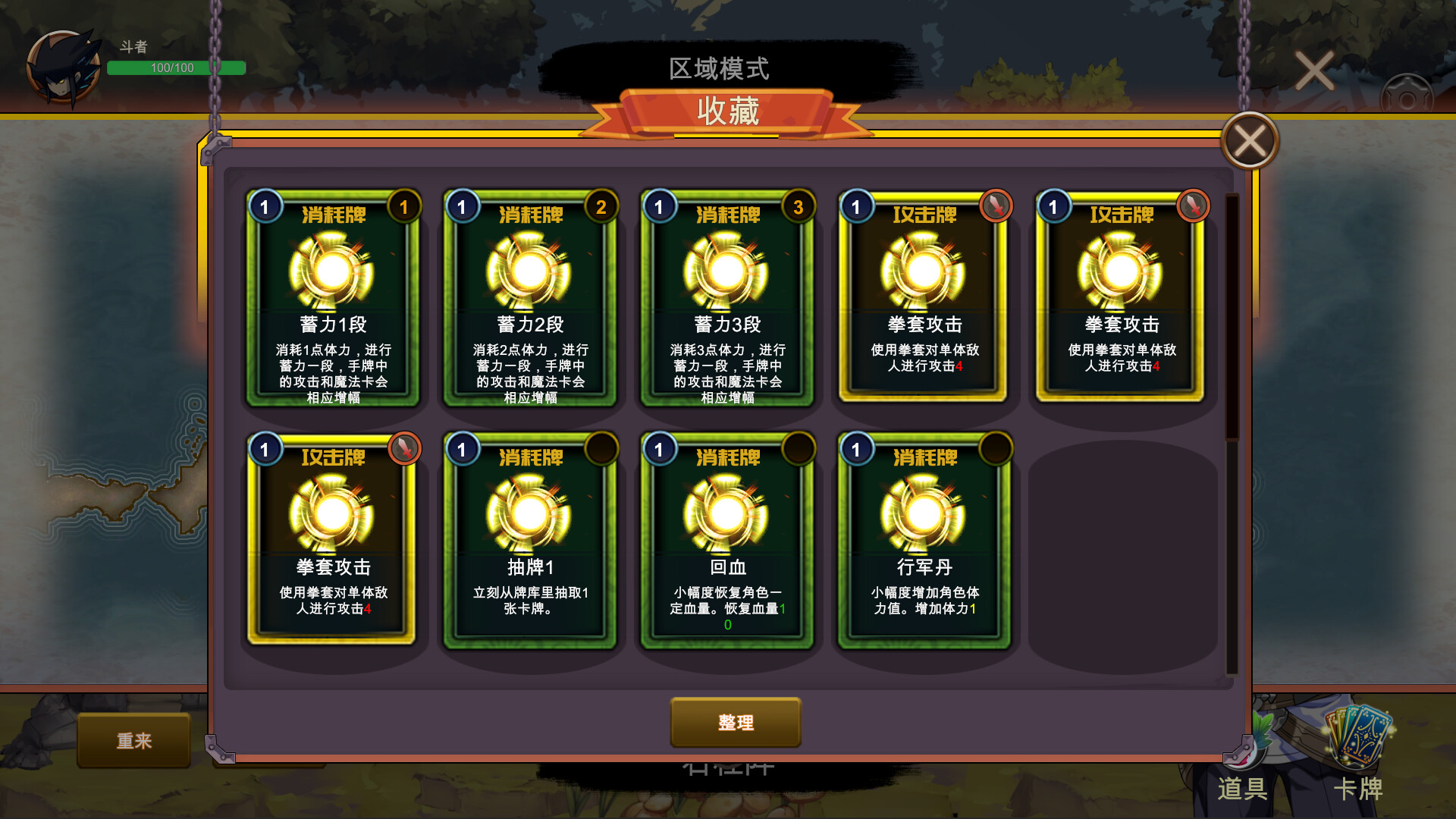The height and width of the screenshot is (819, 1456).
Task: Click the health bar showing 100/100
Action: [176, 67]
